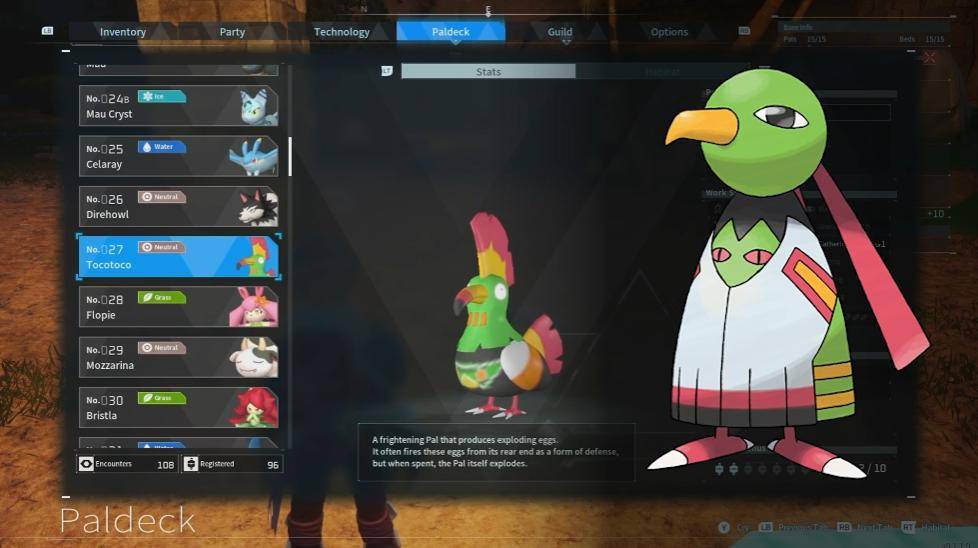Switch to the Stats sub-tab
The height and width of the screenshot is (548, 978).
(488, 72)
